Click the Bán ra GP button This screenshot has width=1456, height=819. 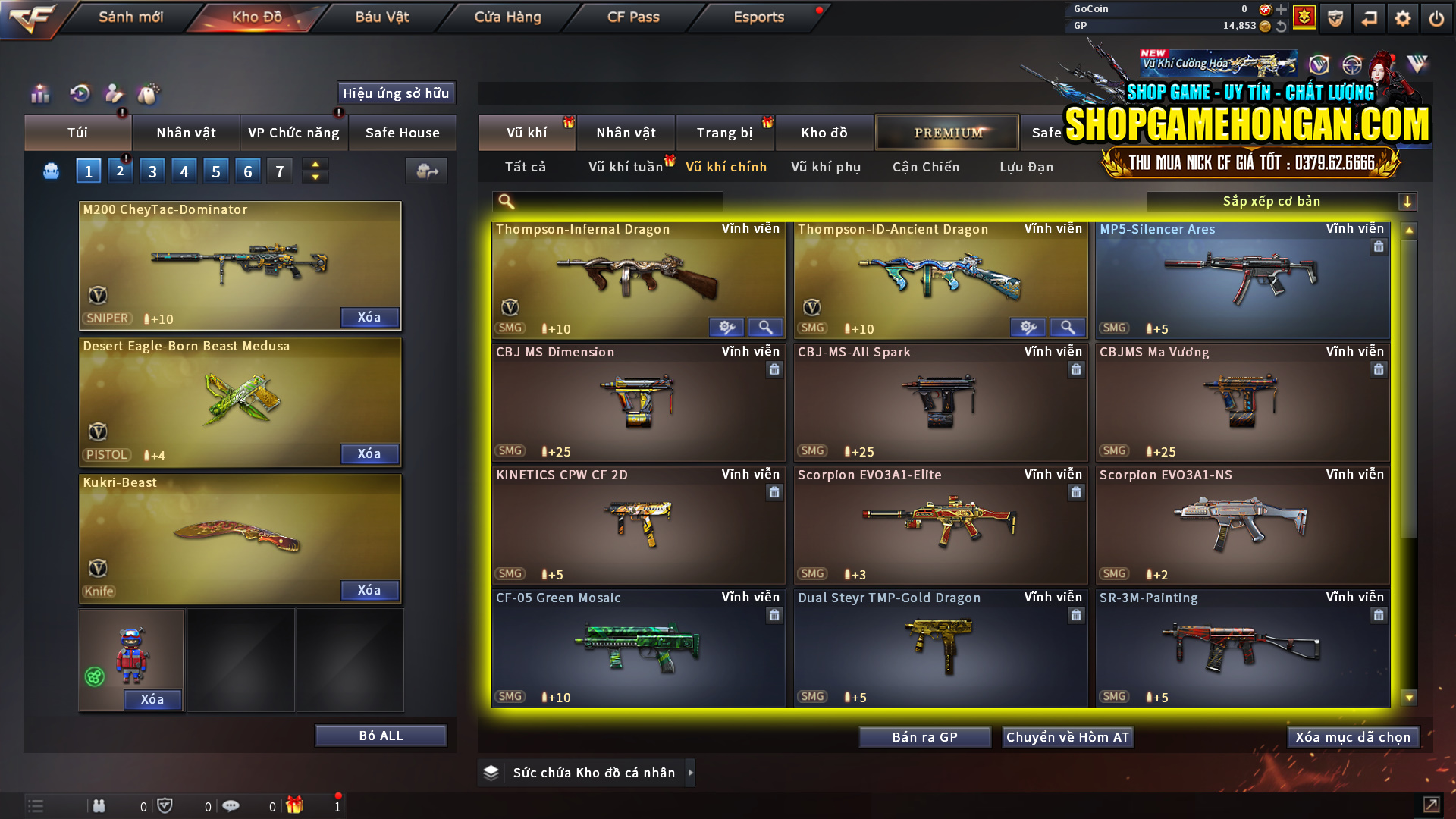point(924,736)
